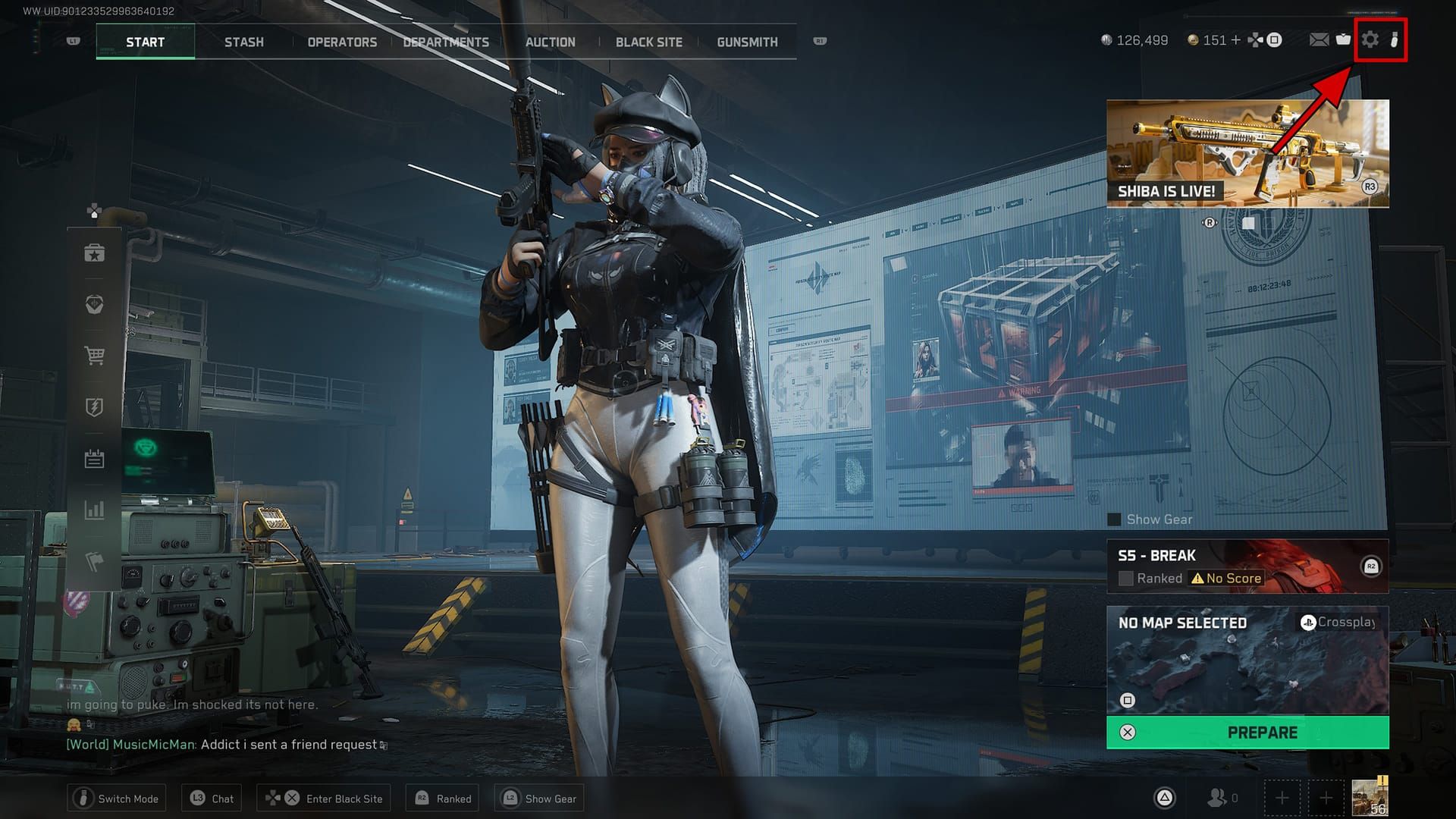
Task: Switch to the STASH tab
Action: [244, 42]
